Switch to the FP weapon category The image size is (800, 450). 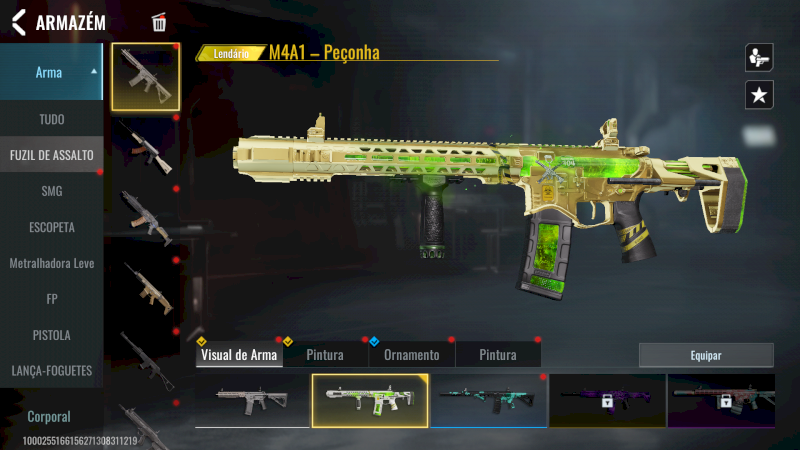pyautogui.click(x=51, y=299)
